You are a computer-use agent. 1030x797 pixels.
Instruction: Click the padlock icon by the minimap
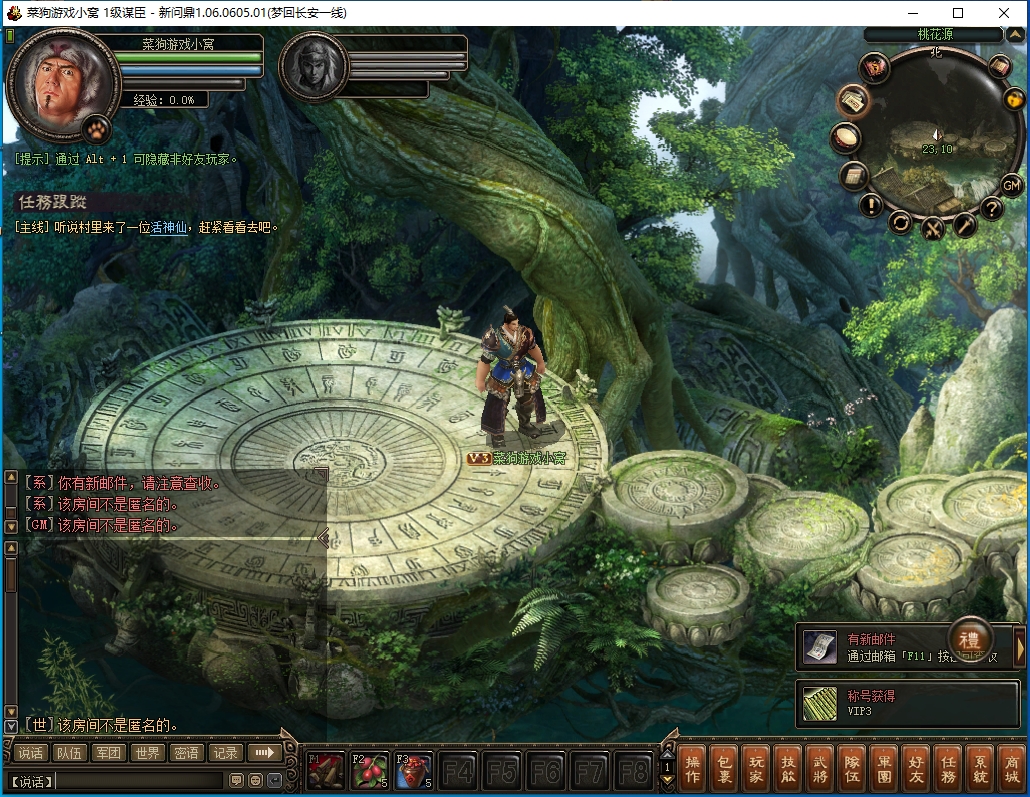1014,99
